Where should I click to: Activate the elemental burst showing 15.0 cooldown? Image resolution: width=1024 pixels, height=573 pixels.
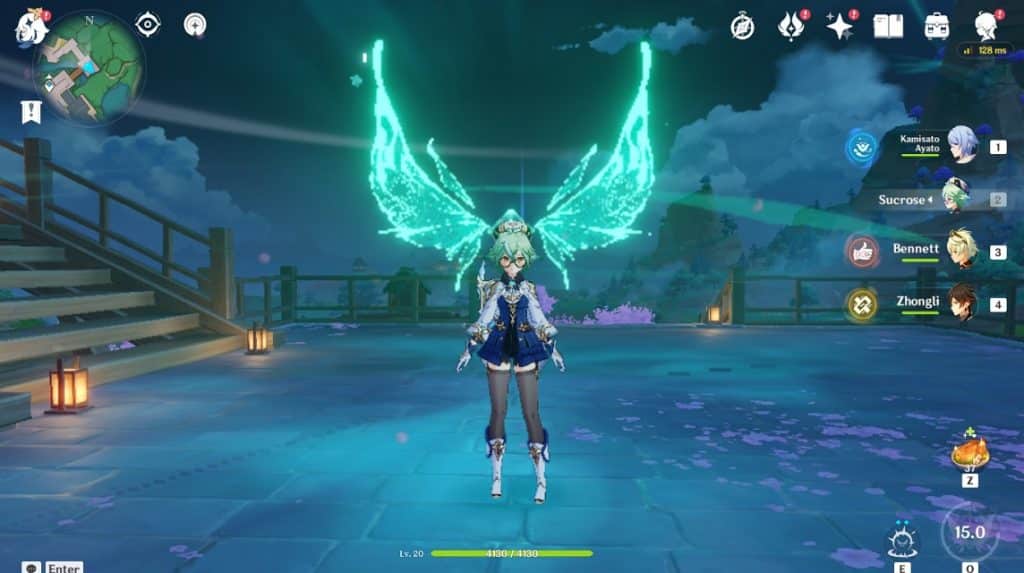[969, 532]
